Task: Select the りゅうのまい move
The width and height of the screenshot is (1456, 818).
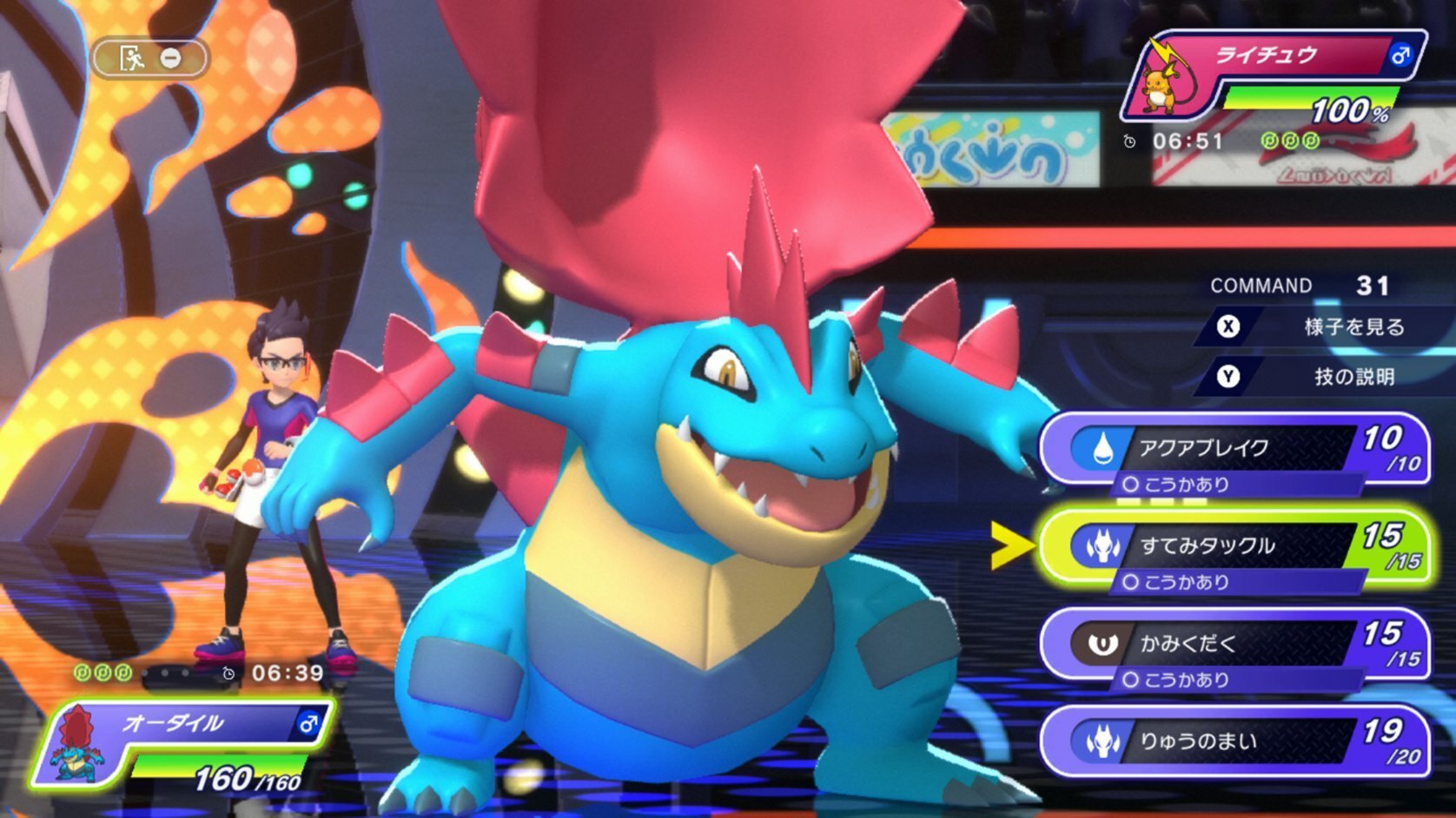Action: (x=1208, y=741)
